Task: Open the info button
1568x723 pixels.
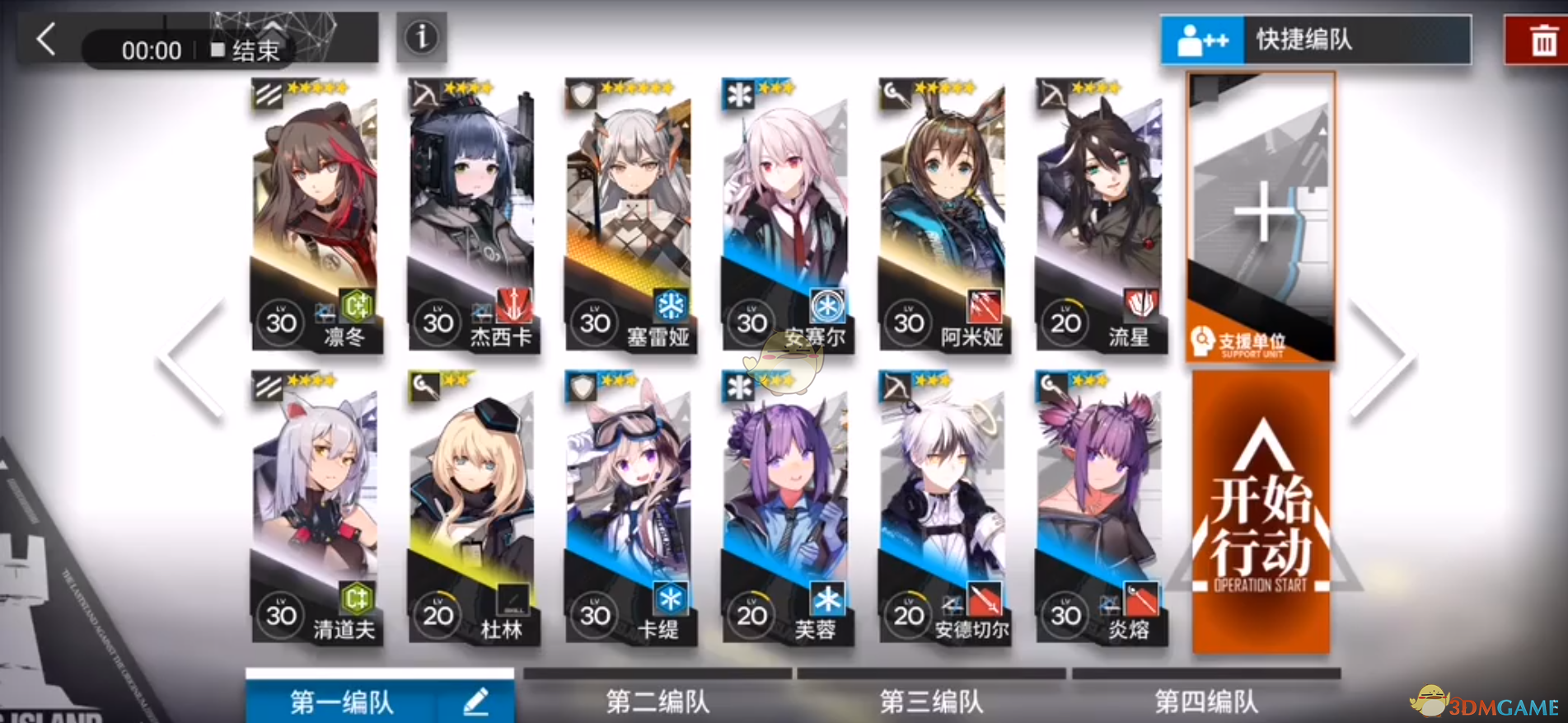Action: [421, 37]
